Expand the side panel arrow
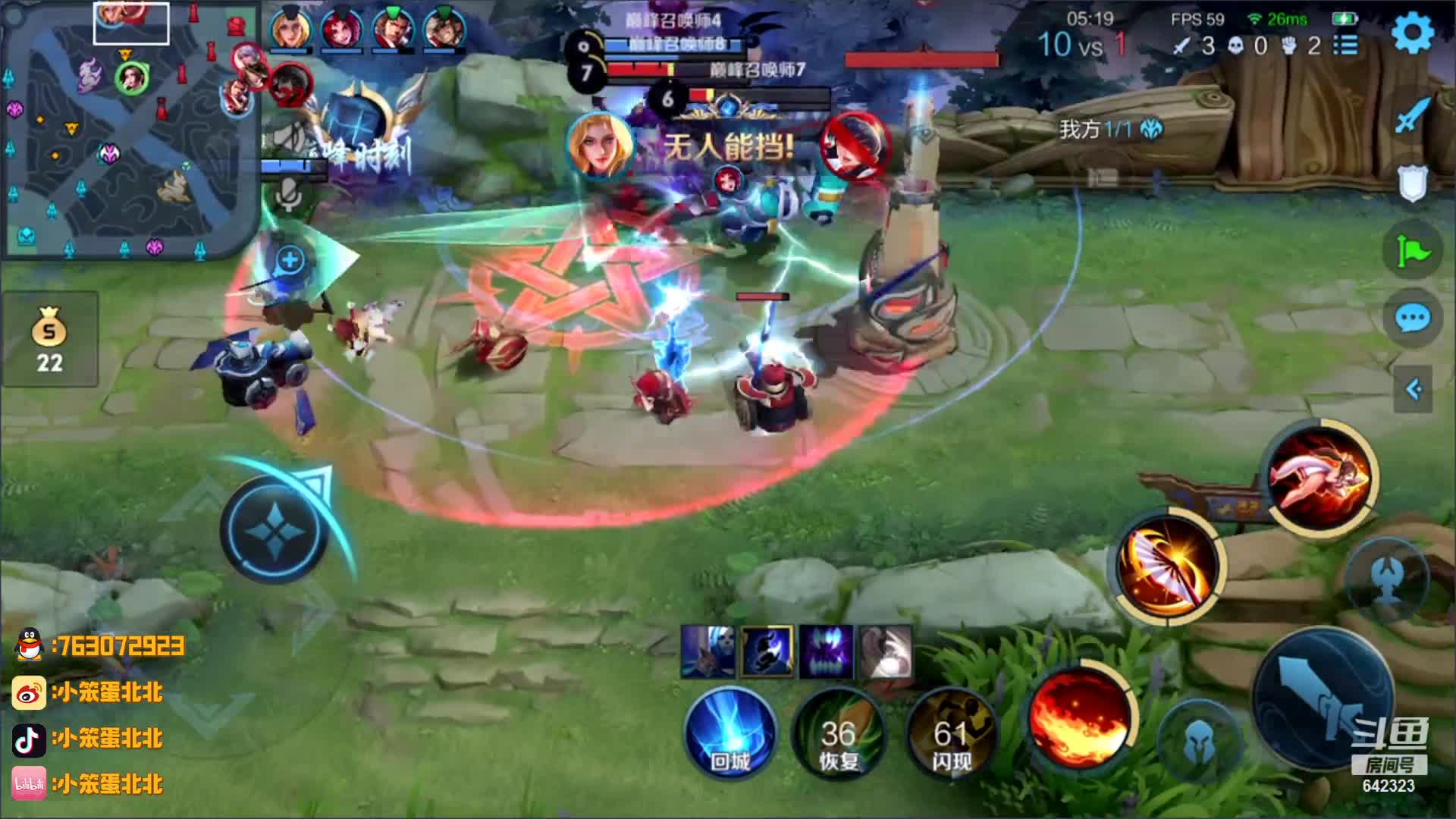1456x819 pixels. (x=1413, y=390)
